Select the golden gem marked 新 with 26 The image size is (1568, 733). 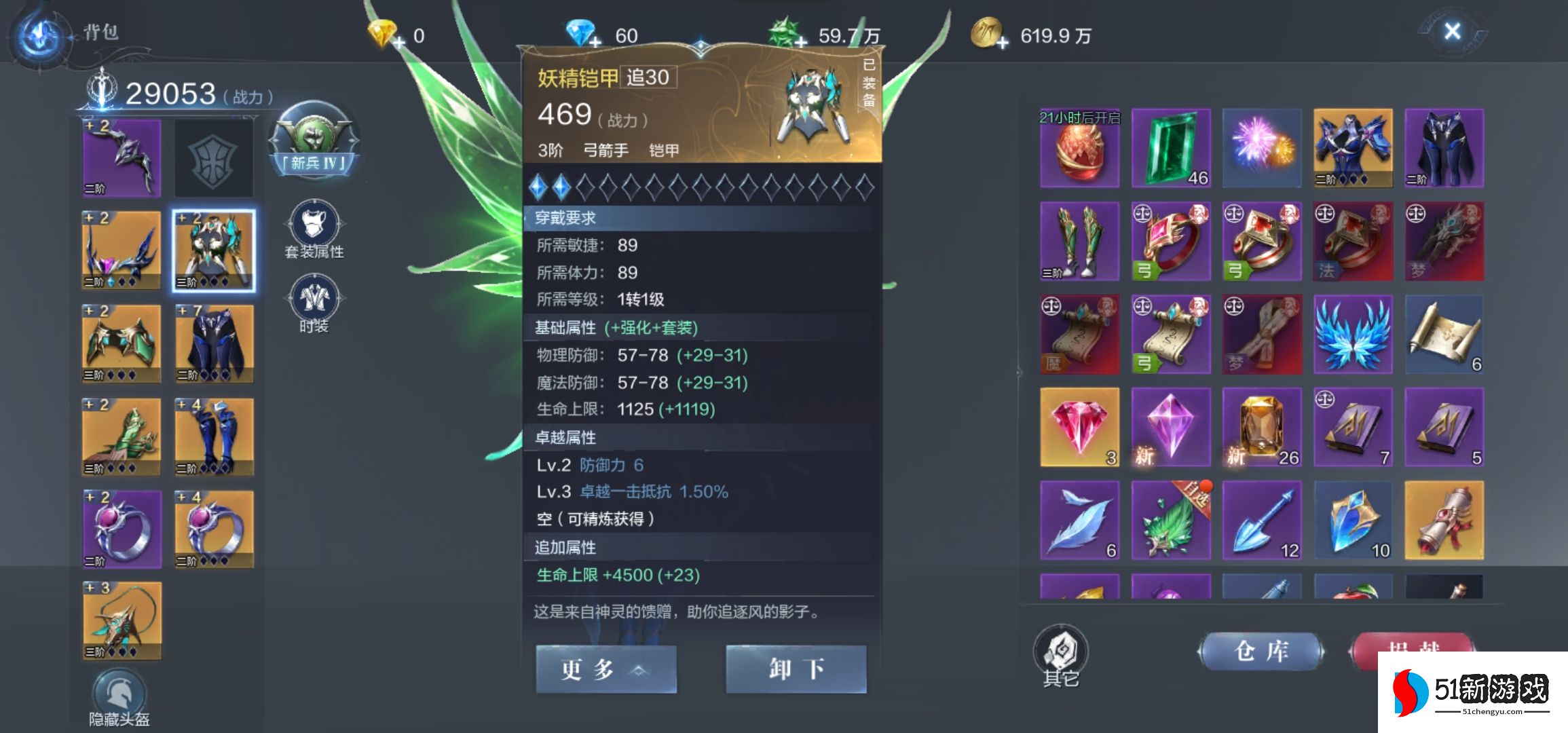1261,428
